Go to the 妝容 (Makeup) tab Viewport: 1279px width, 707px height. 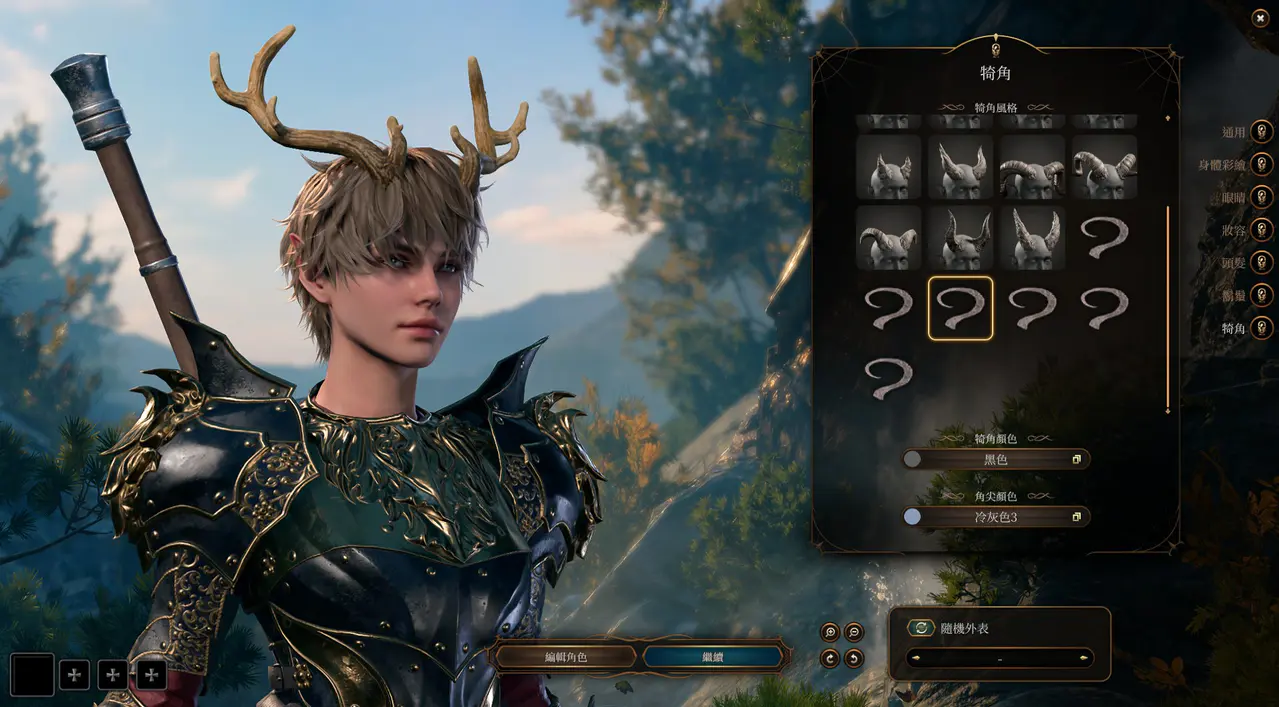click(1261, 229)
